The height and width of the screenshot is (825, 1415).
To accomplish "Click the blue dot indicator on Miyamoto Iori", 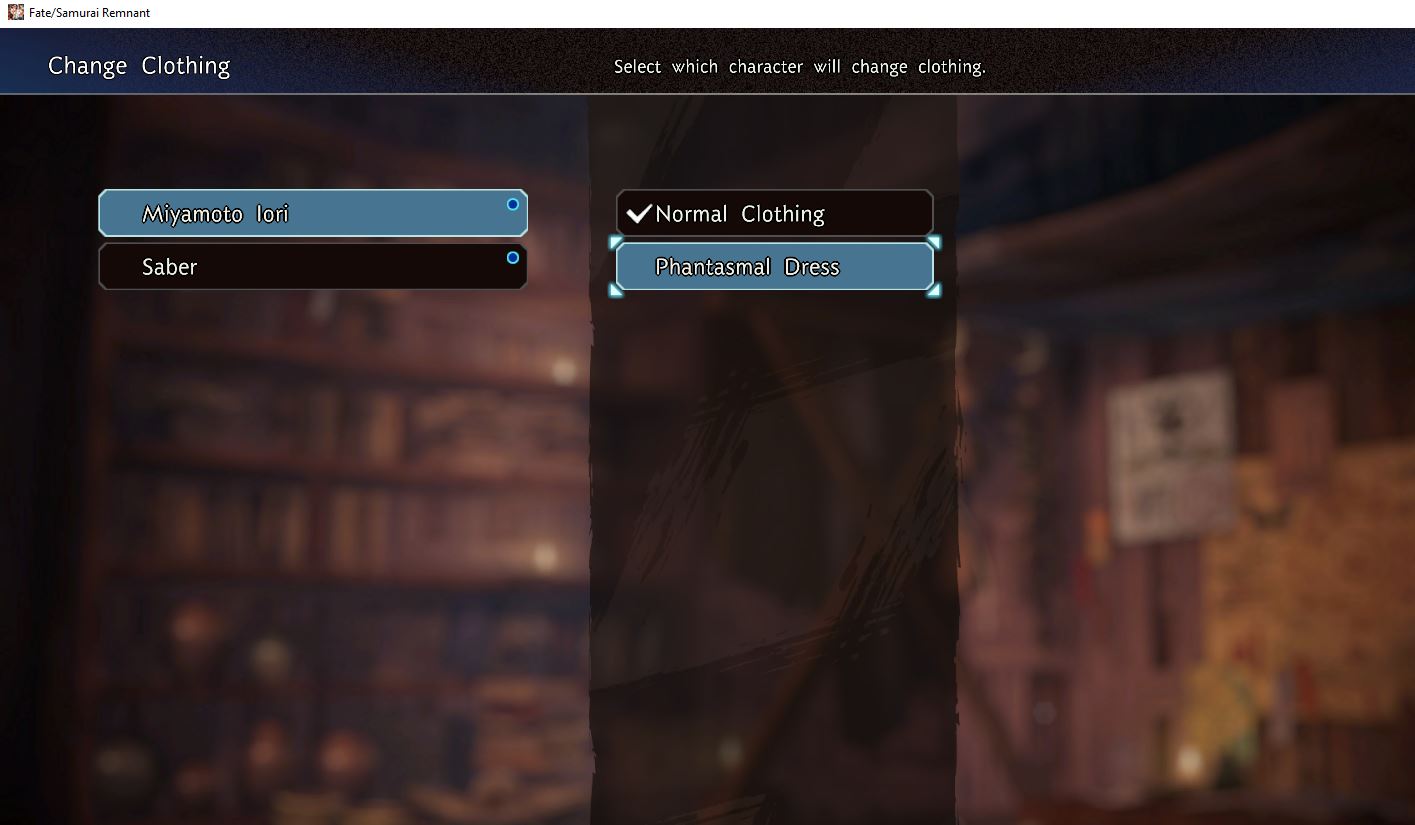I will click(512, 203).
